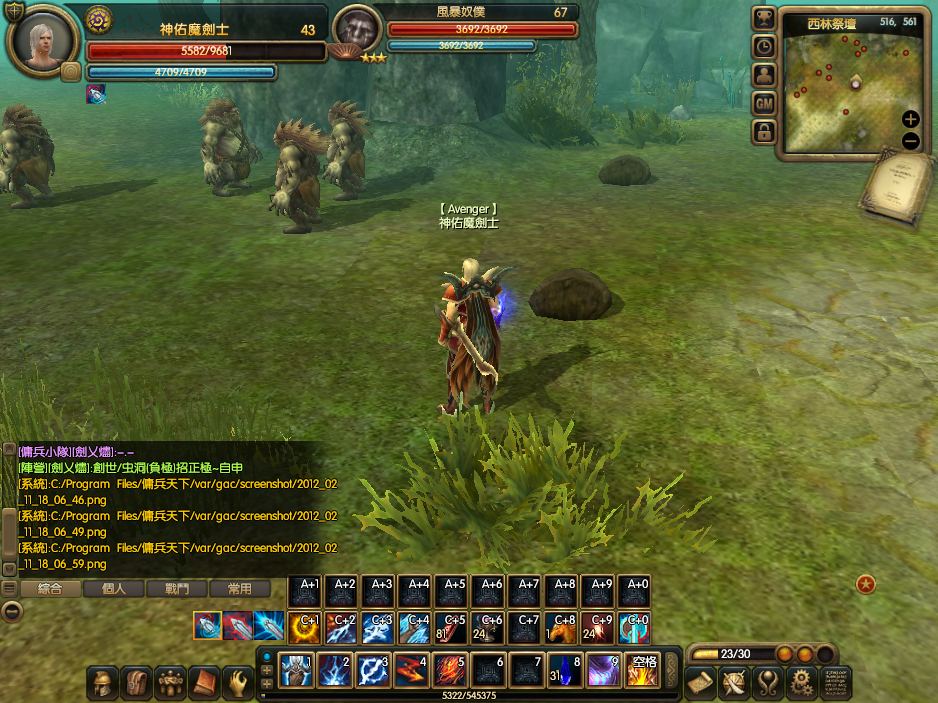Open the backpack inventory icon
The height and width of the screenshot is (703, 938).
135,683
